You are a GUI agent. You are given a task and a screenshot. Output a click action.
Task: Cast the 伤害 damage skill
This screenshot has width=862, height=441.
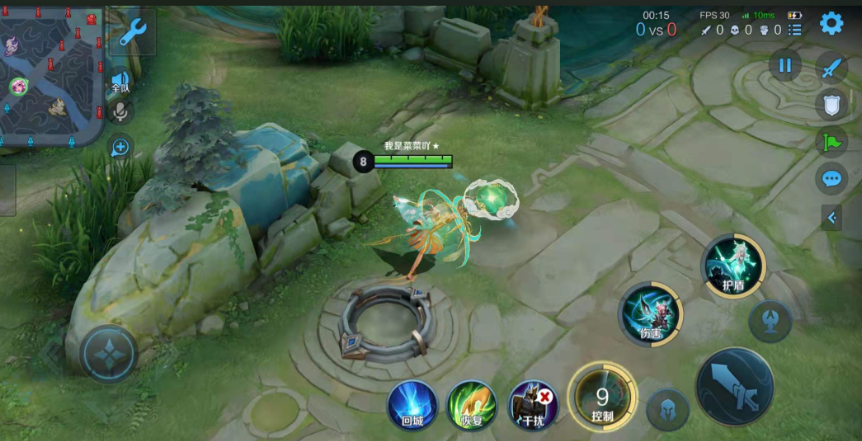(650, 313)
